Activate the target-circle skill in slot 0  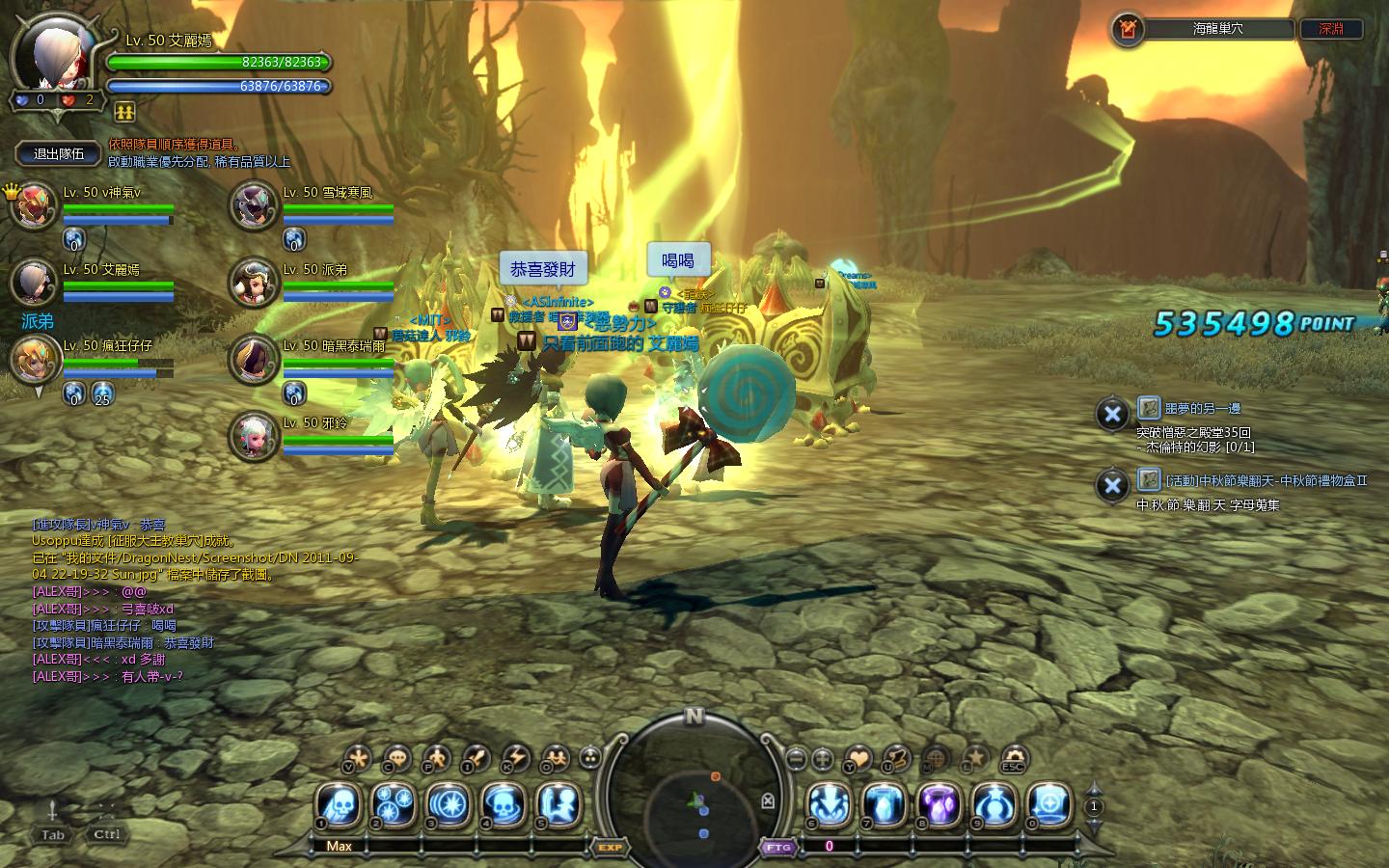(x=1049, y=803)
